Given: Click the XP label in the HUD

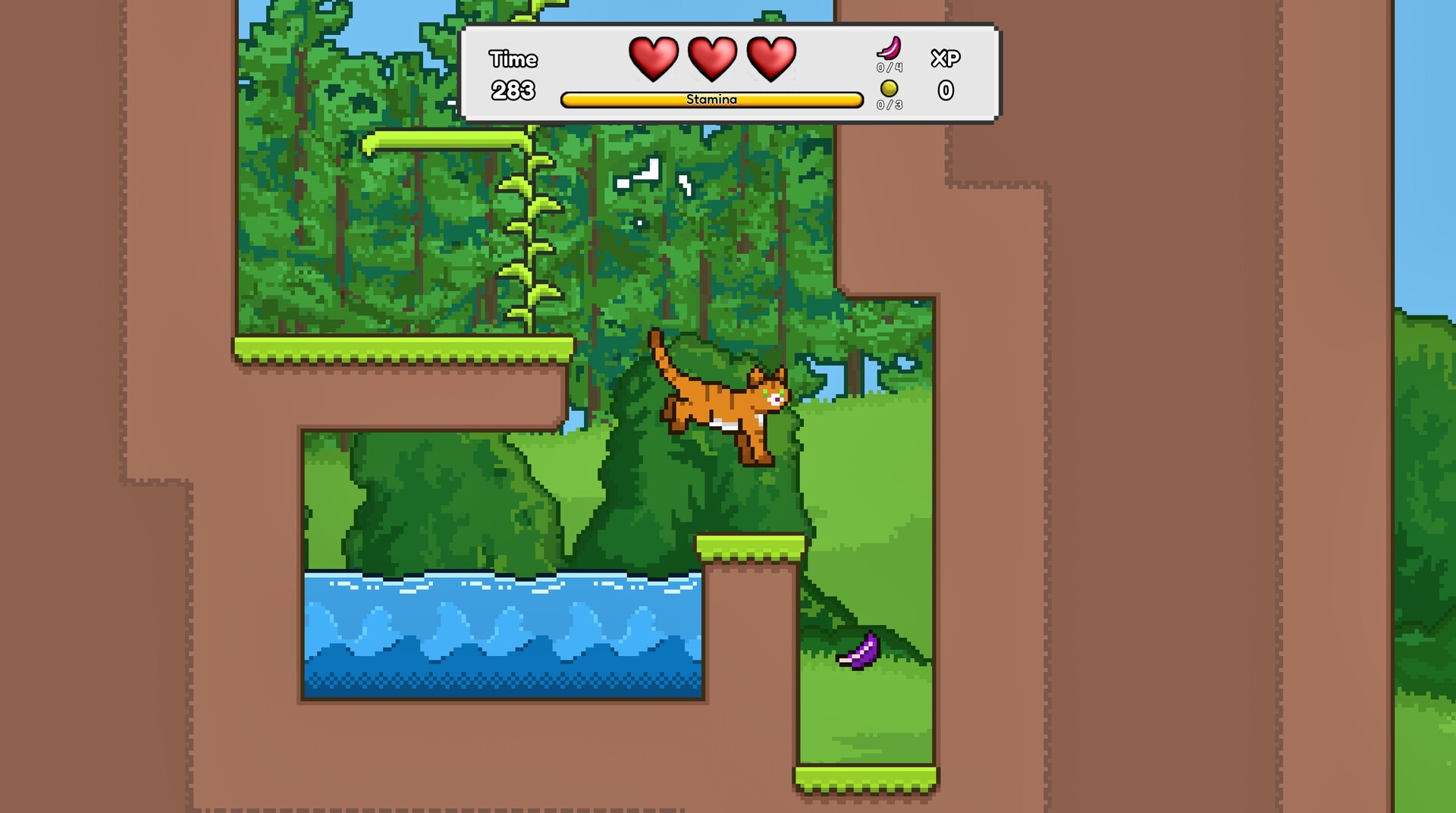Looking at the screenshot, I should (x=946, y=57).
